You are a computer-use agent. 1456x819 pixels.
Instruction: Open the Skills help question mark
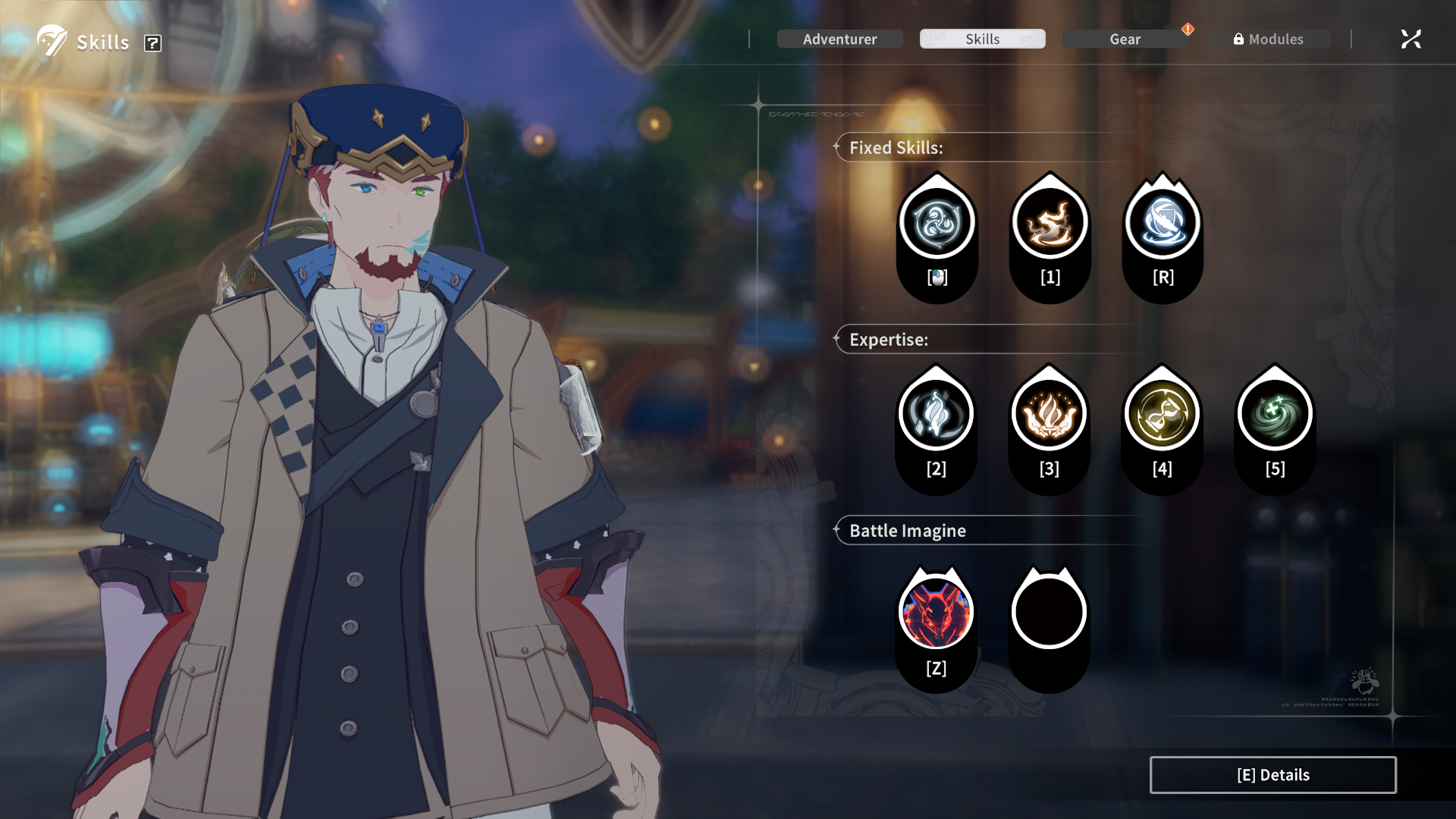[x=152, y=43]
